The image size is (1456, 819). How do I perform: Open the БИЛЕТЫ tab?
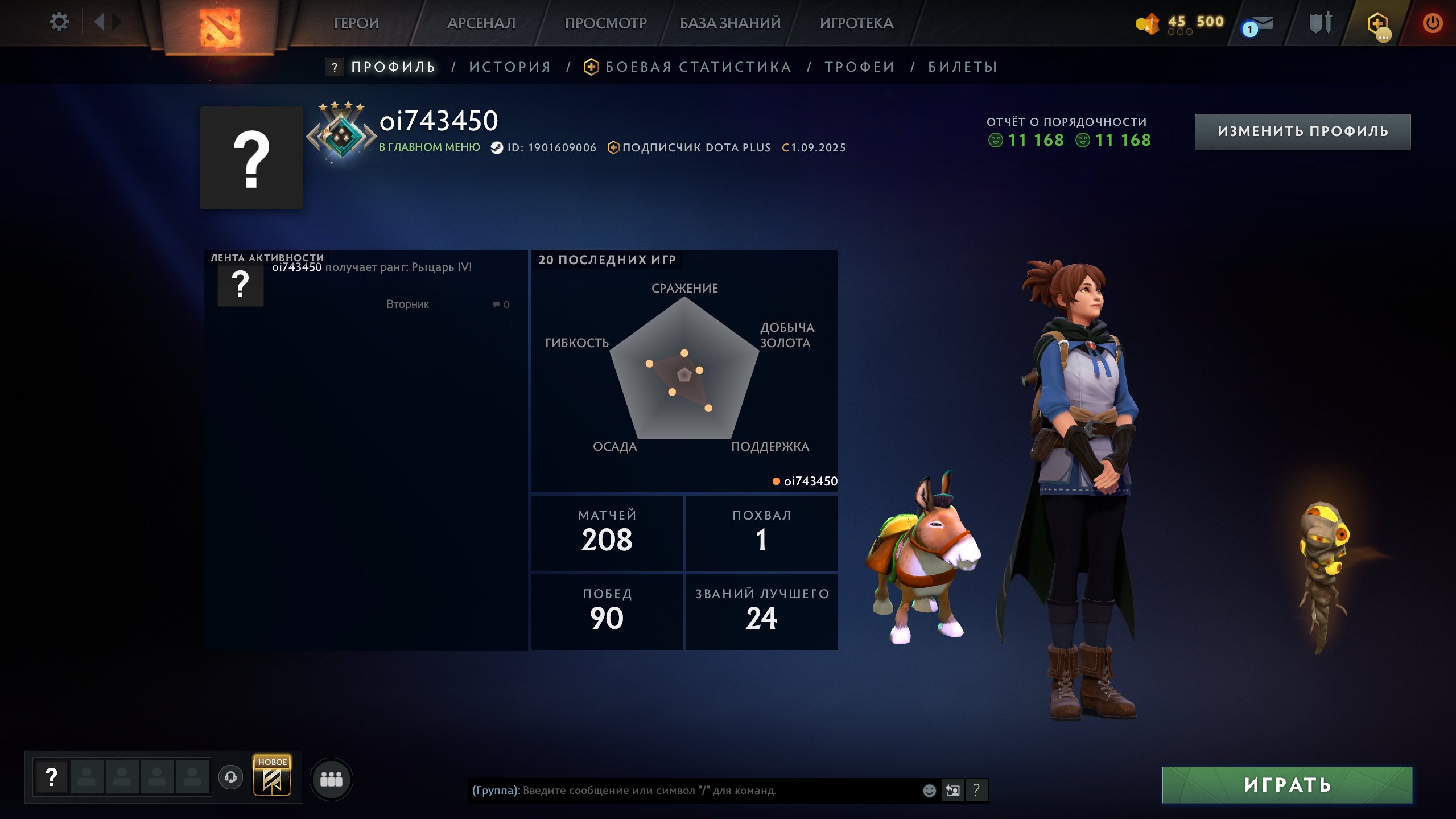coord(963,67)
